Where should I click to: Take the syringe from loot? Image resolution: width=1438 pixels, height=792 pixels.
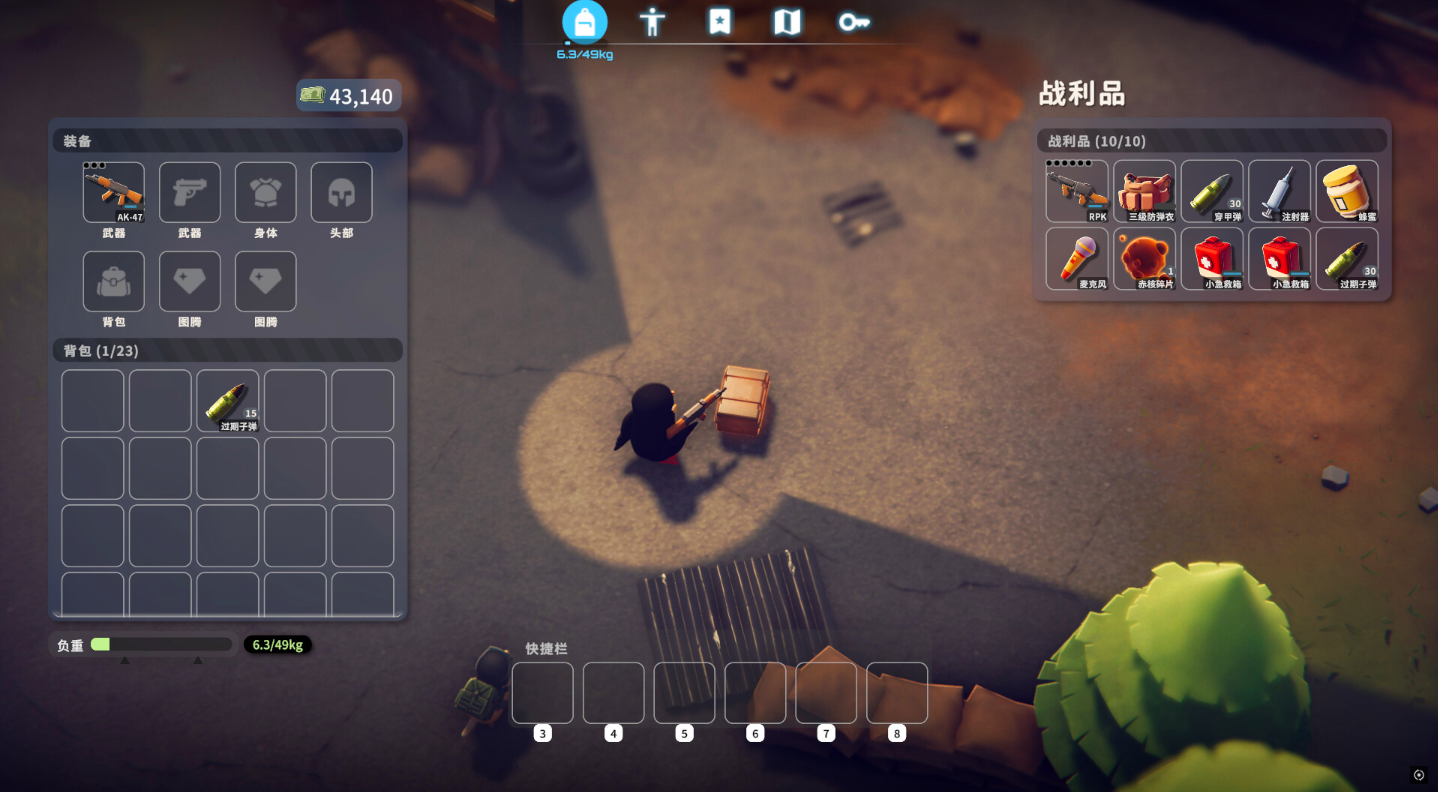[1280, 191]
